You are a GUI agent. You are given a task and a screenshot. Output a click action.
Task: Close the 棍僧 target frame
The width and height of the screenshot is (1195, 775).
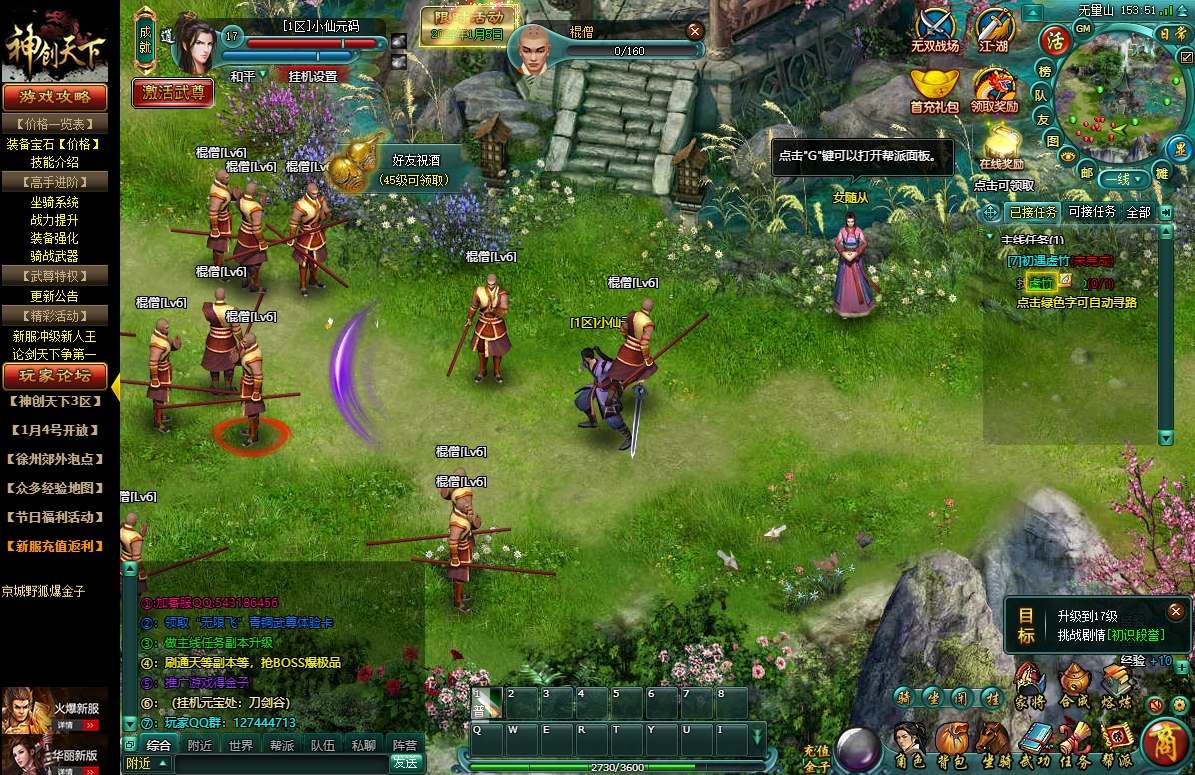[695, 31]
